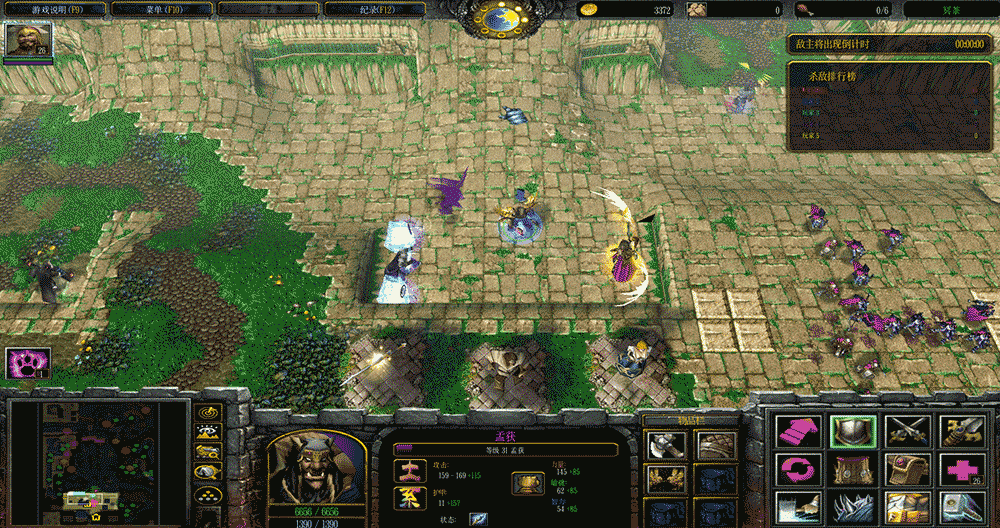Click the minimap to move the camera
Image resolution: width=1000 pixels, height=528 pixels.
coord(98,460)
